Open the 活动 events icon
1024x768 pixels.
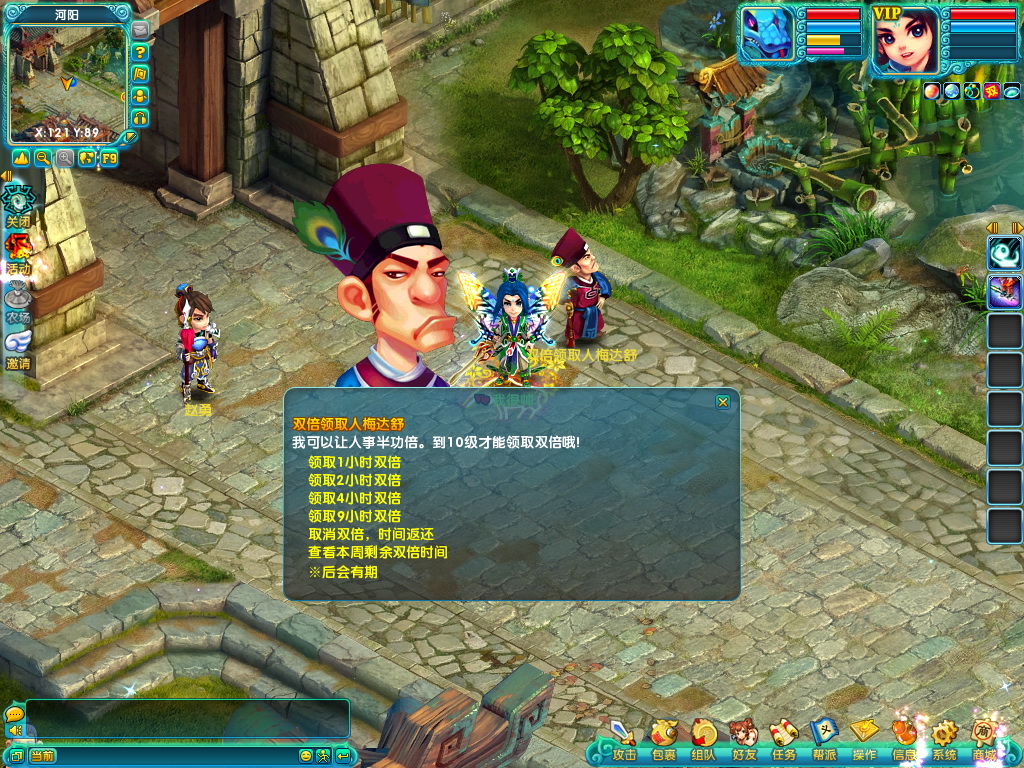(18, 252)
